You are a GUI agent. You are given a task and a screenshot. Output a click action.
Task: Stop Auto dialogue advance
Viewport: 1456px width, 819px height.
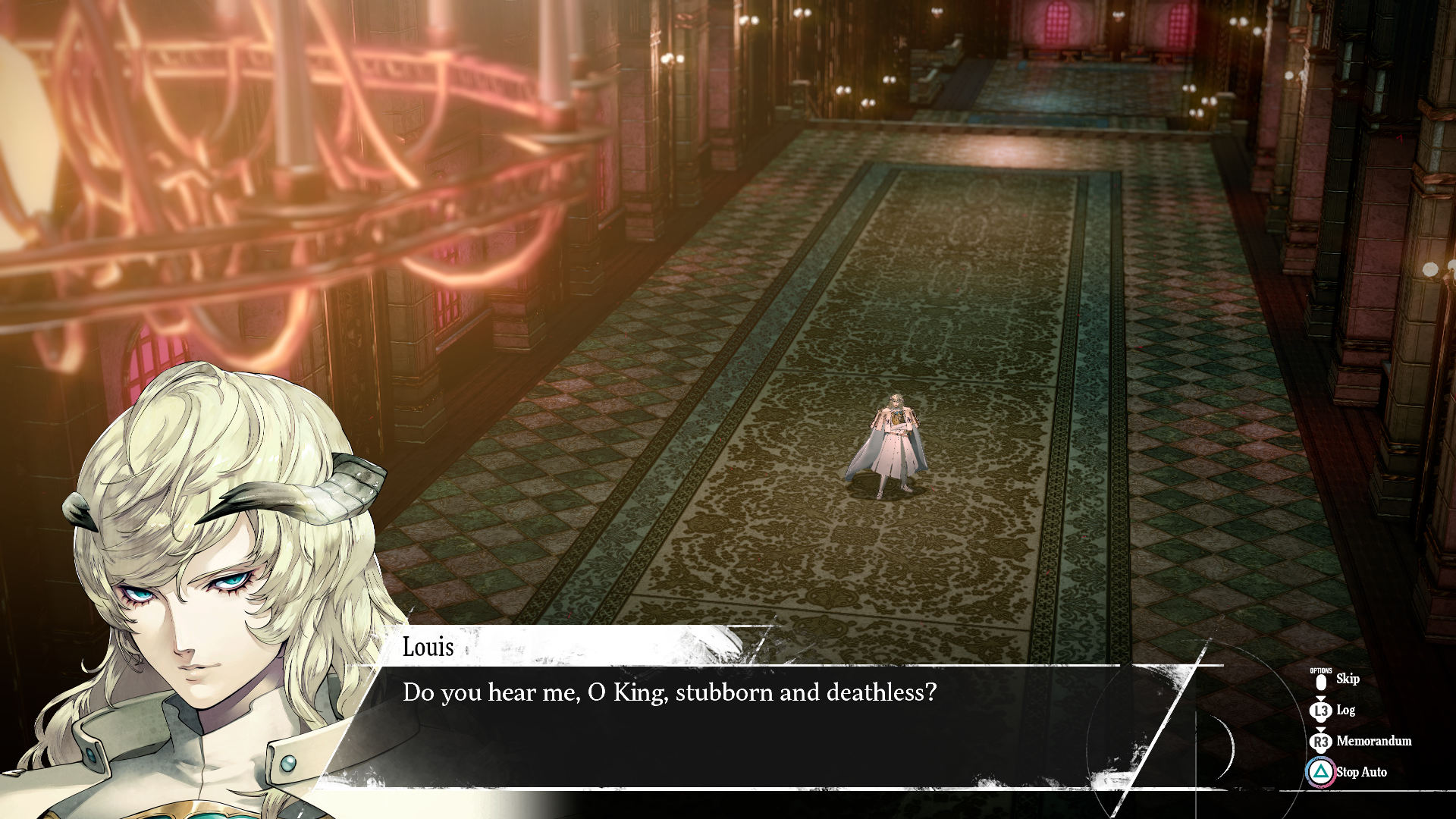[x=1360, y=772]
